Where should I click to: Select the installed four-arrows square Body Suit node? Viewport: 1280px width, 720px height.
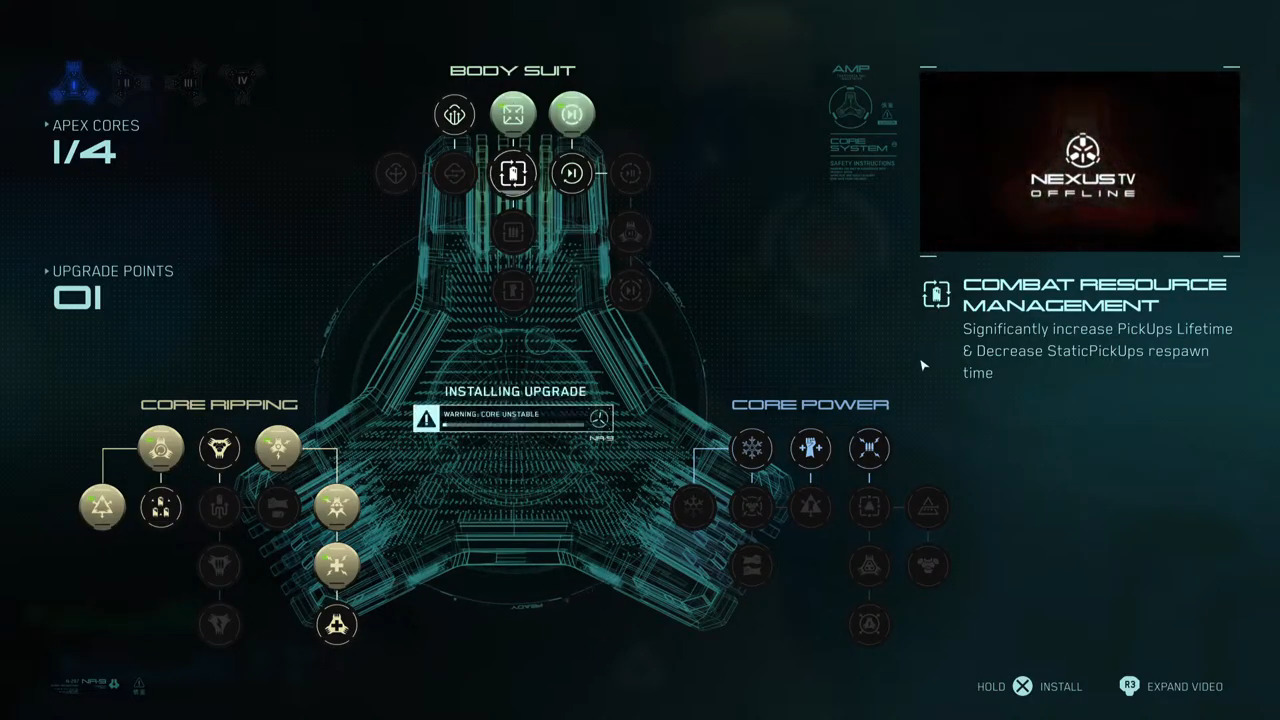[x=512, y=115]
